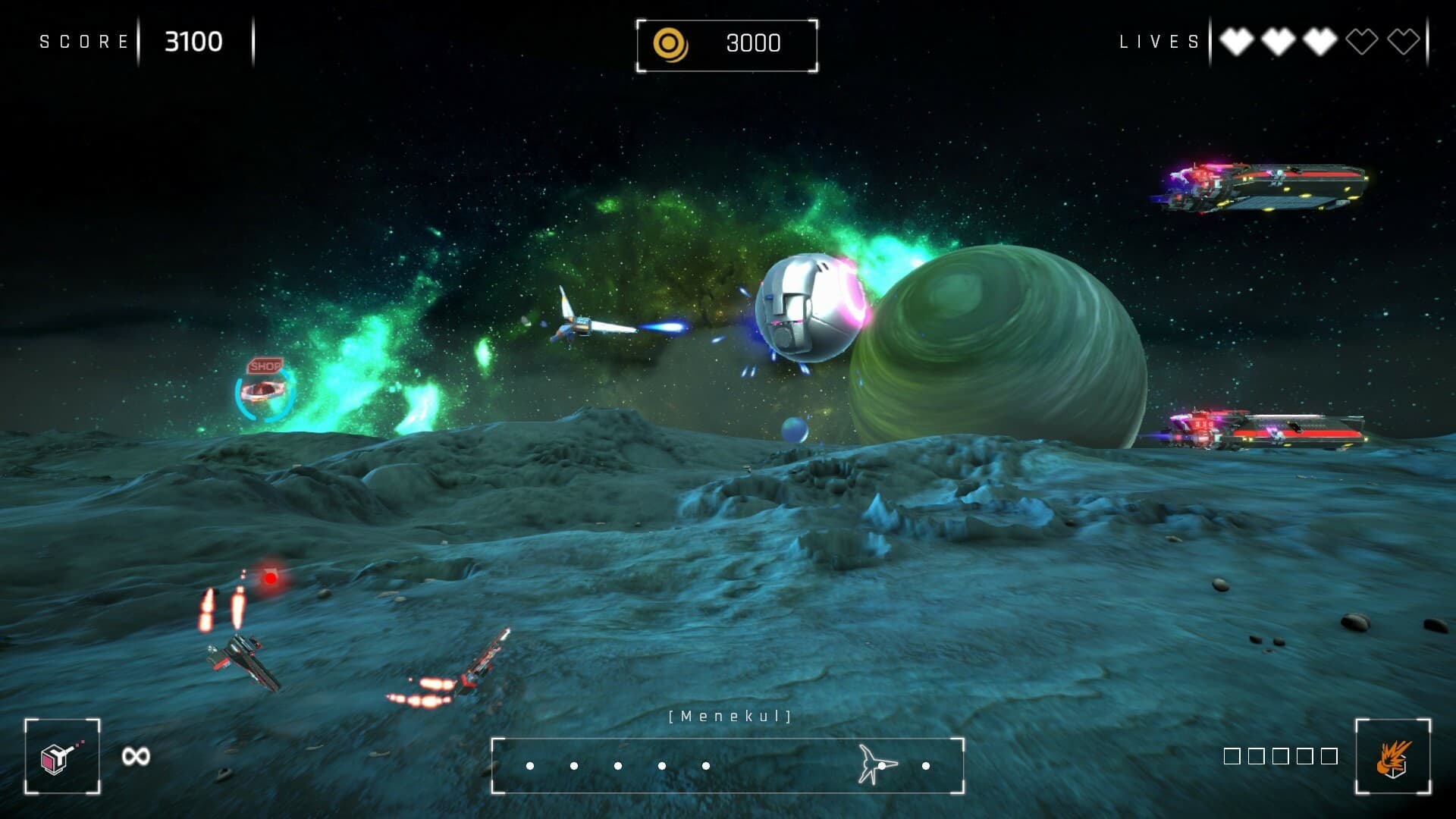Expand the weapon slot bracket at bottom left
The width and height of the screenshot is (1456, 819).
(x=61, y=755)
